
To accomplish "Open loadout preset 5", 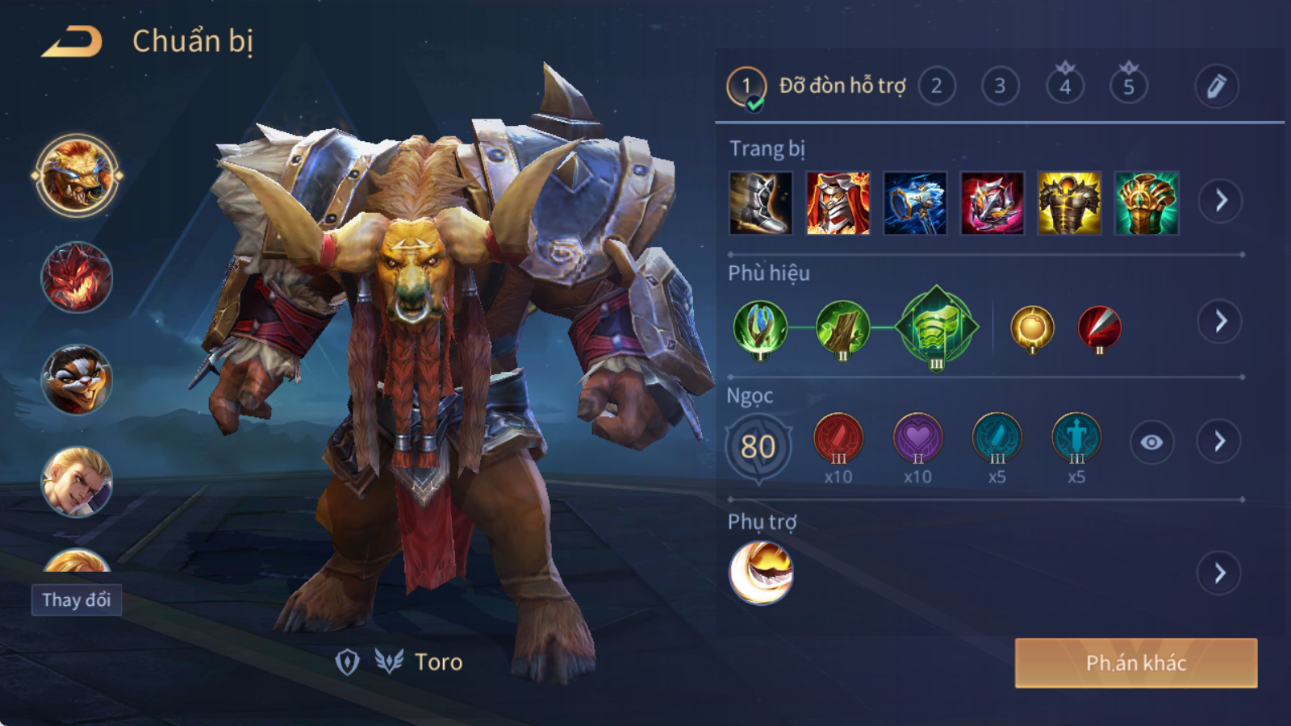I will [1128, 85].
